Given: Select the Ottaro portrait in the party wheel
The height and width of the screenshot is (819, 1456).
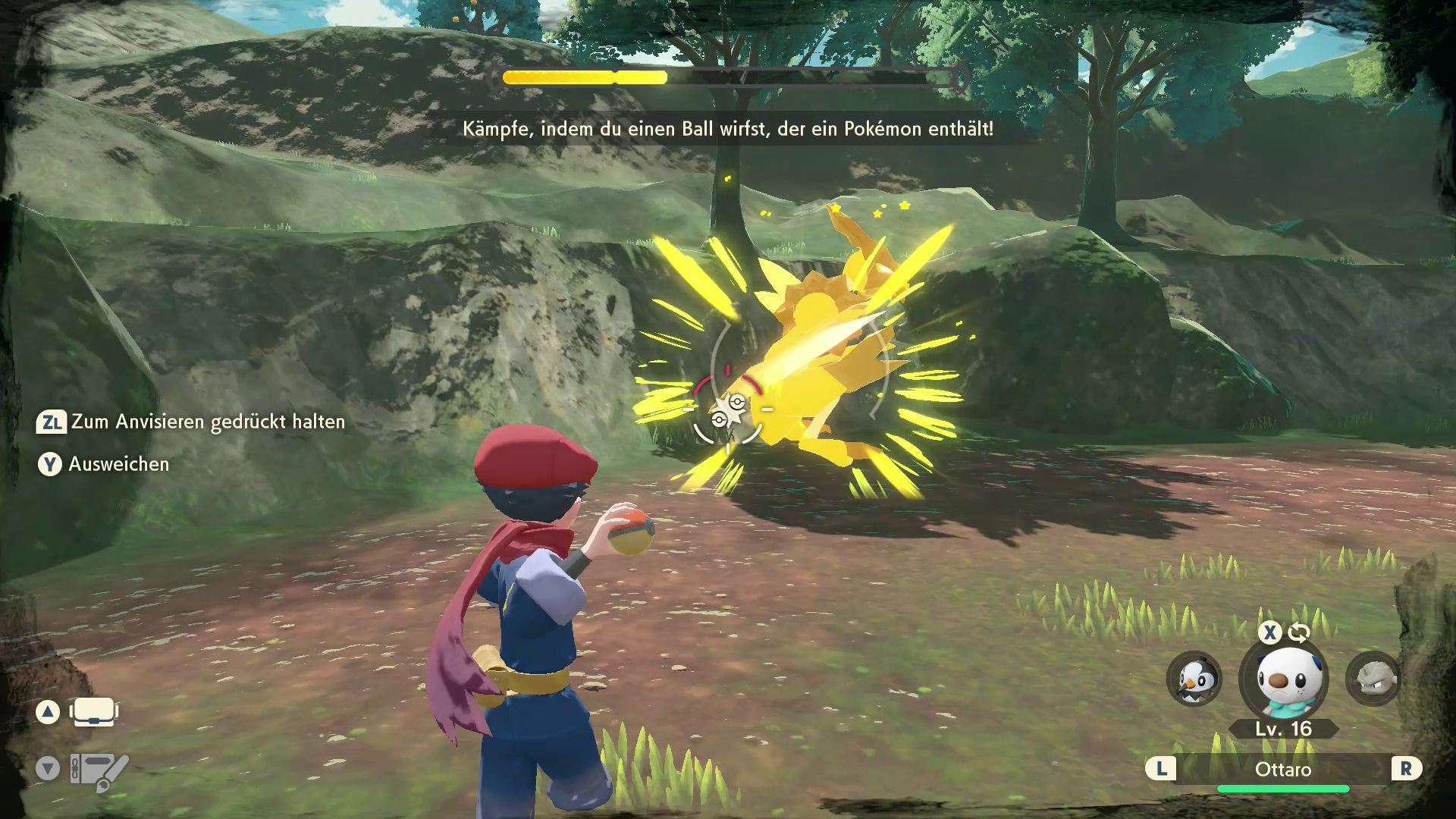Looking at the screenshot, I should (1284, 679).
